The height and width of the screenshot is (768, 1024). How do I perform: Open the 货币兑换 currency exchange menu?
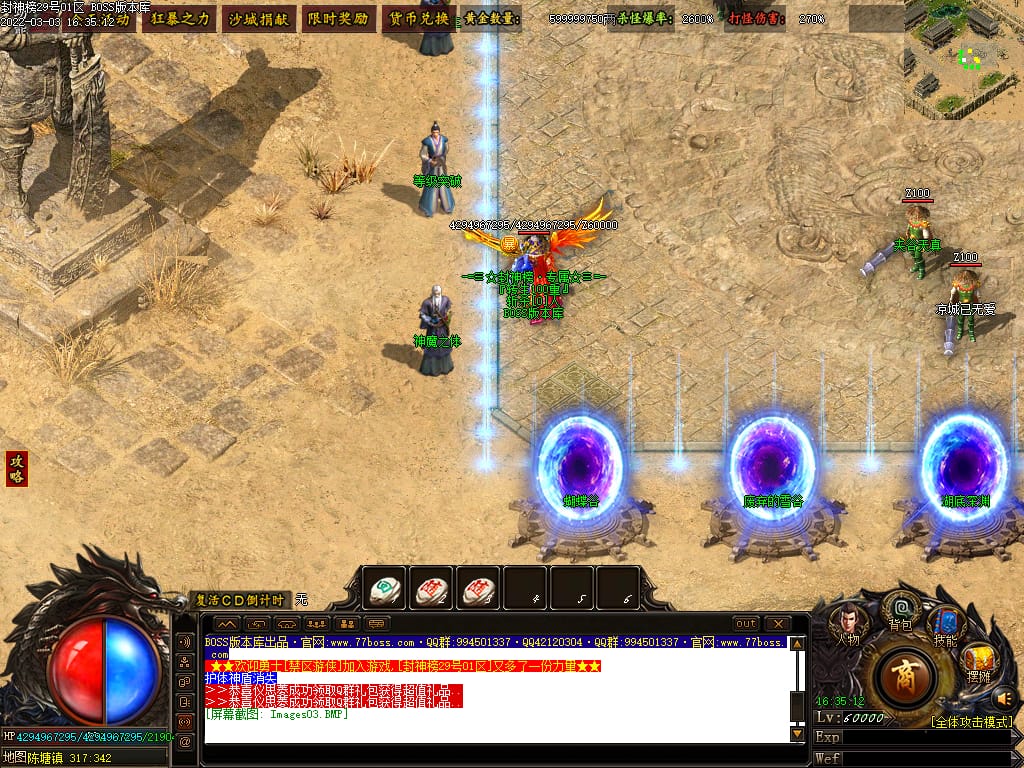click(417, 19)
